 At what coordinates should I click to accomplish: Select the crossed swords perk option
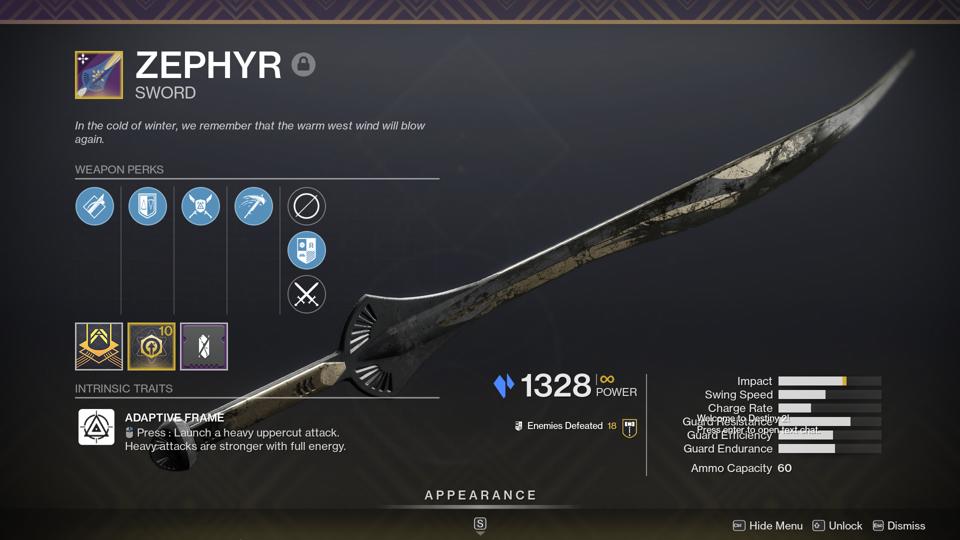click(x=307, y=295)
